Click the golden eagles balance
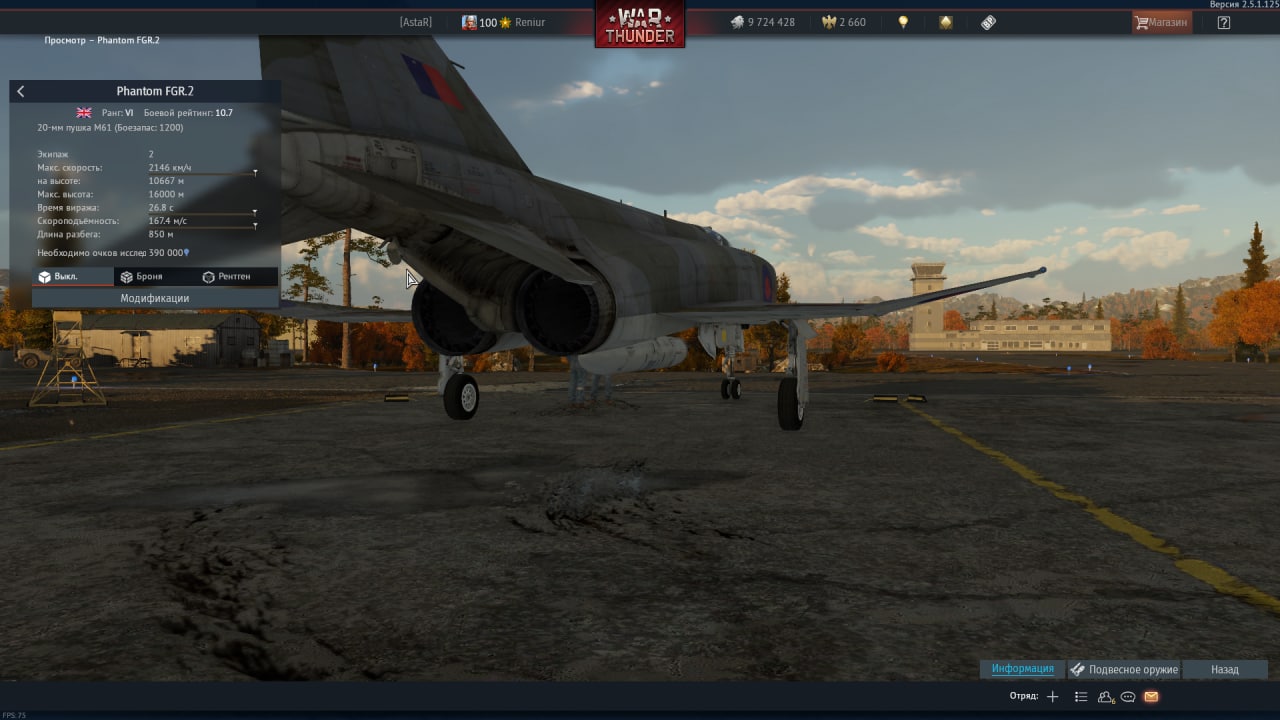 [x=844, y=22]
